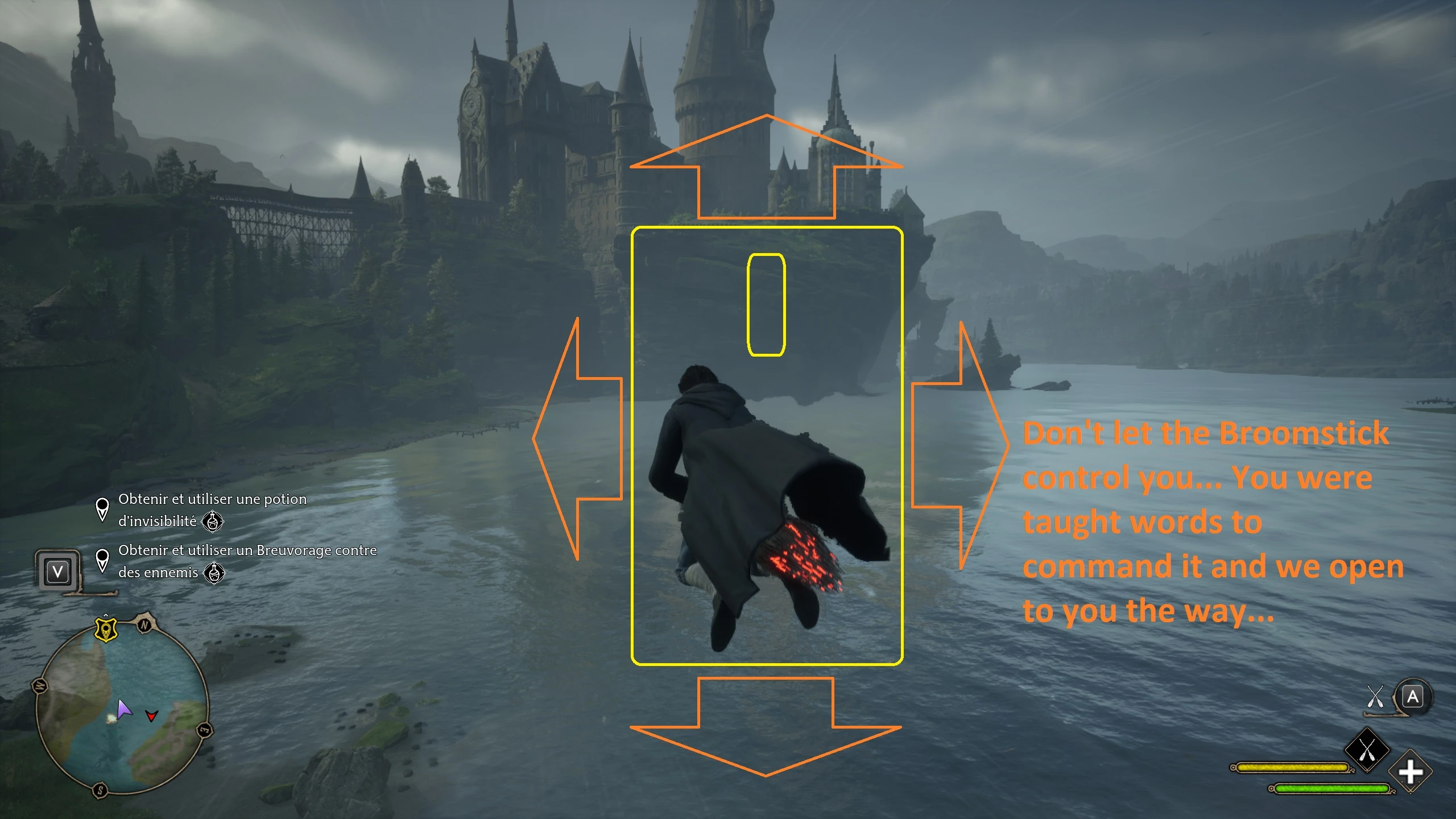Select the crossed broomsticks diamond icon
This screenshot has height=819, width=1456.
(1367, 750)
